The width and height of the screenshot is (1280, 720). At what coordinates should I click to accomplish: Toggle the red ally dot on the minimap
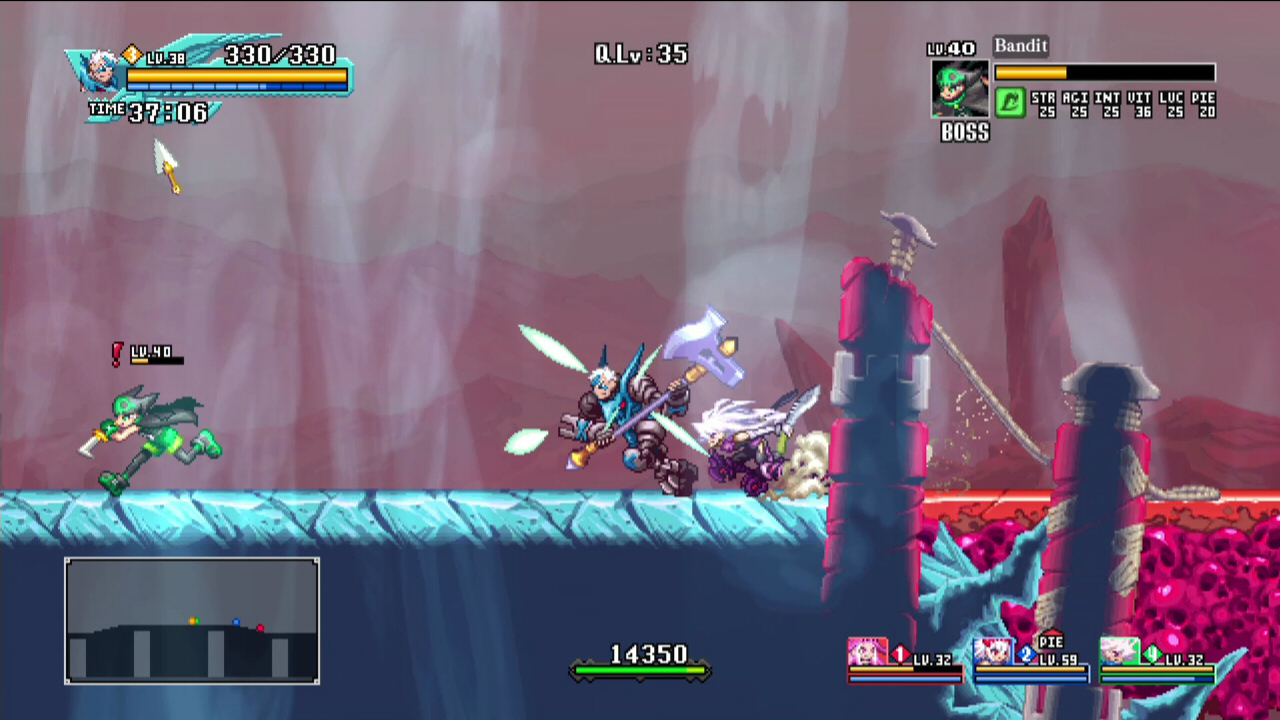click(x=260, y=628)
